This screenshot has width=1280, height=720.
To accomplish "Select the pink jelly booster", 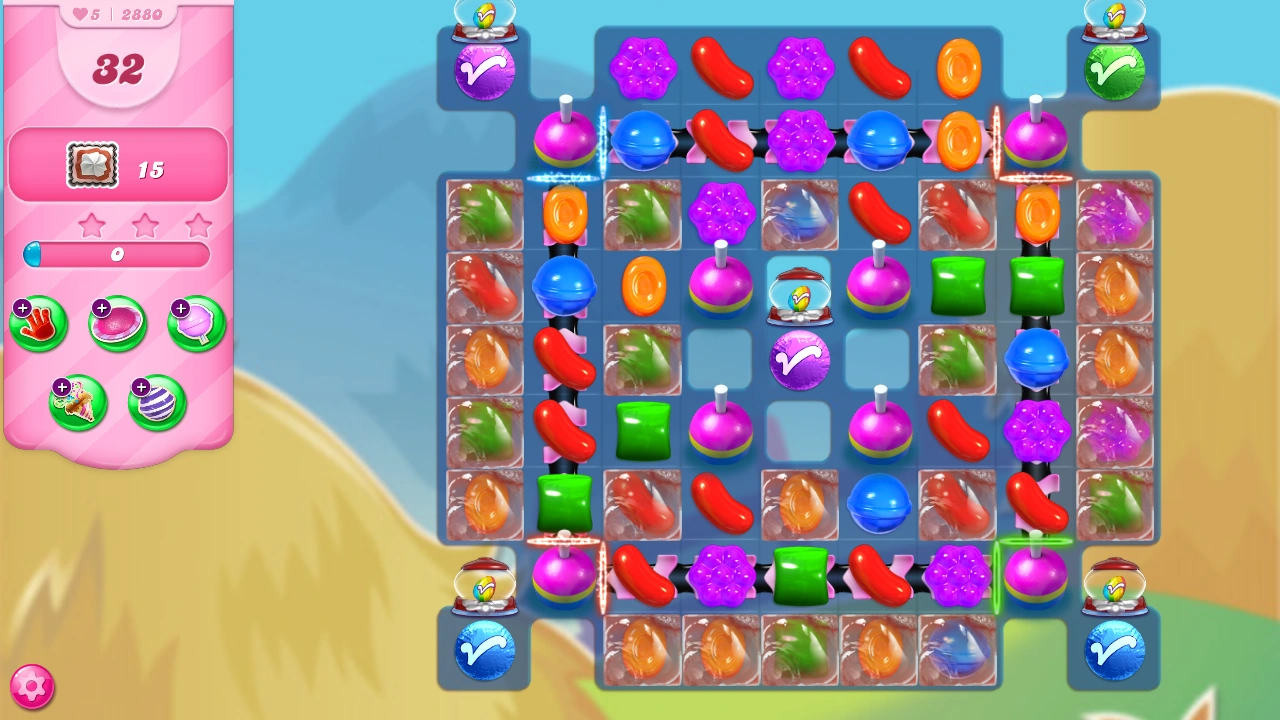I will click(x=117, y=324).
